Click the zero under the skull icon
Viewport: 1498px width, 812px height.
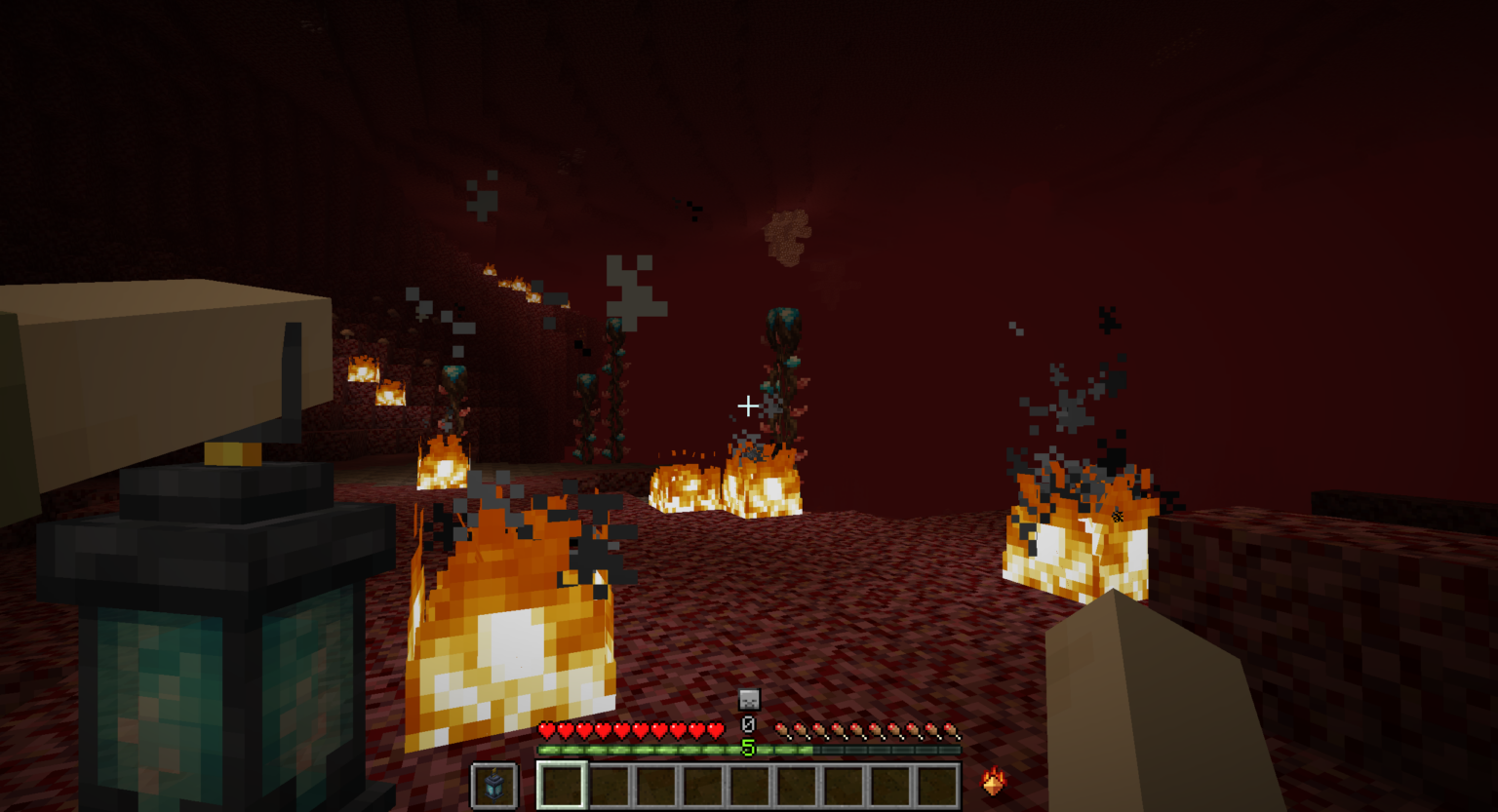(x=748, y=724)
